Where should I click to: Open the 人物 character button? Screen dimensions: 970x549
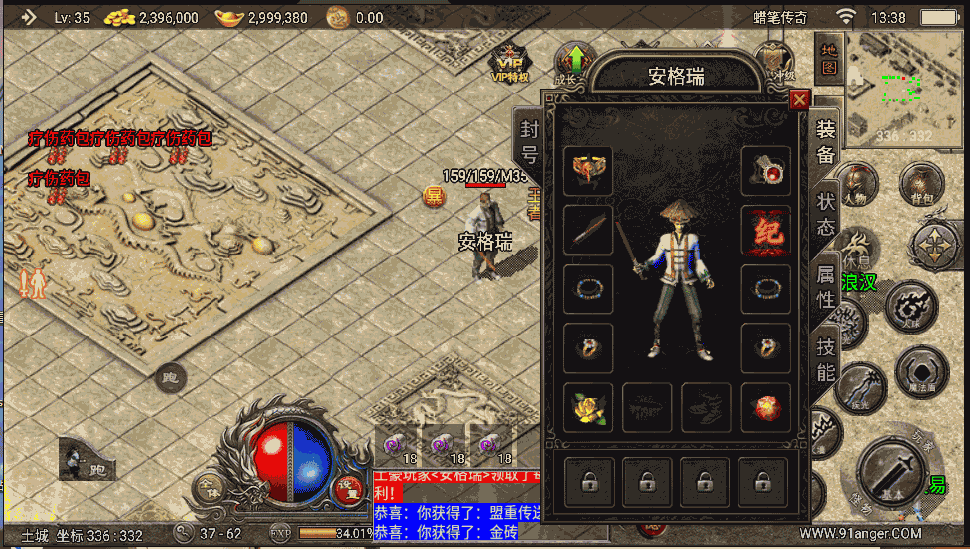point(857,185)
